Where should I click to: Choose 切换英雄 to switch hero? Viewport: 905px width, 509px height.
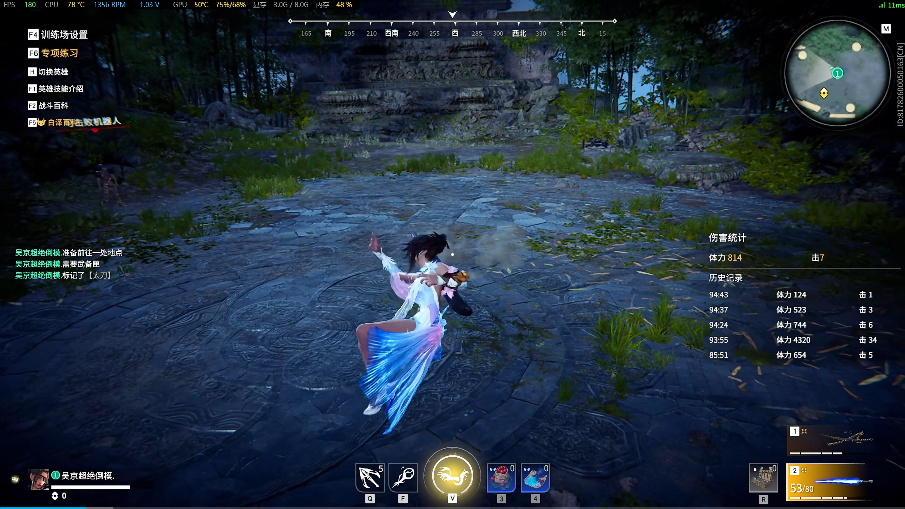click(x=54, y=71)
